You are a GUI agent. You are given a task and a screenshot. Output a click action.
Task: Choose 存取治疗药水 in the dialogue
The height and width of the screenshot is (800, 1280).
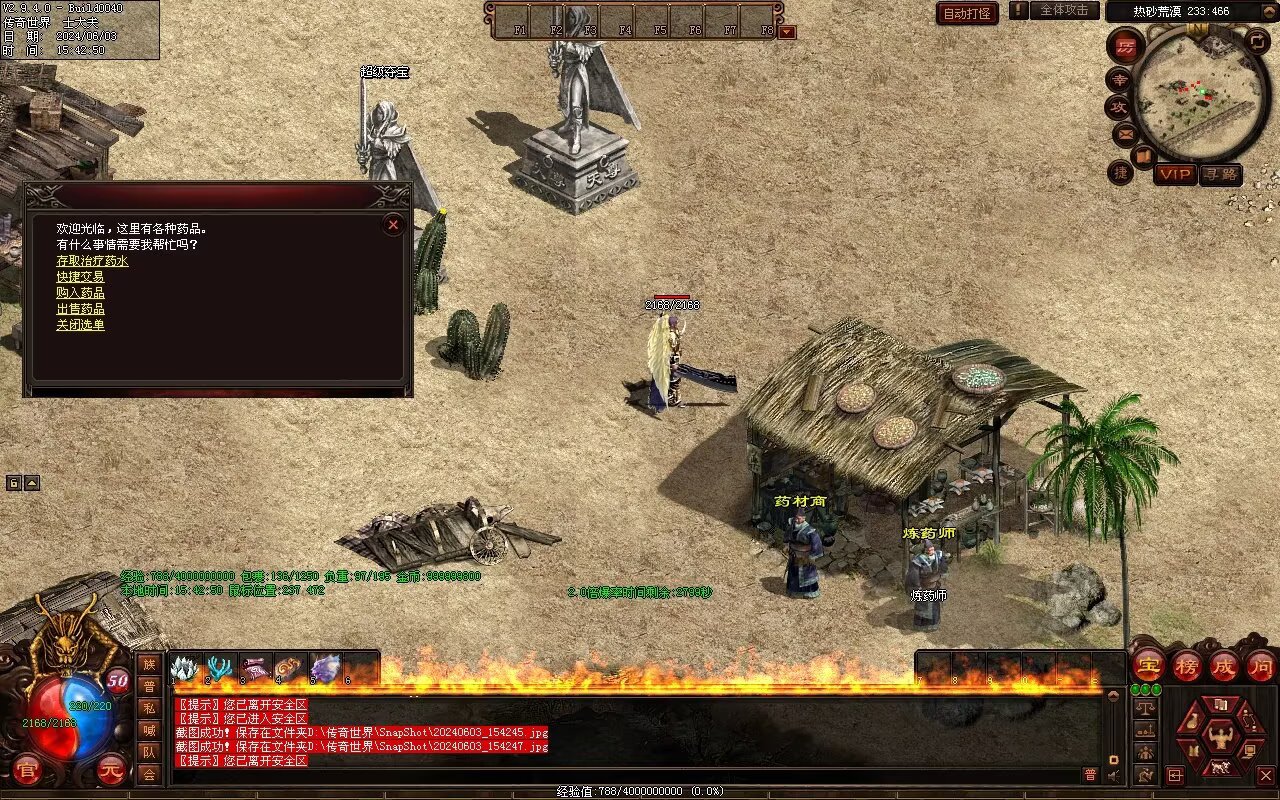click(92, 261)
